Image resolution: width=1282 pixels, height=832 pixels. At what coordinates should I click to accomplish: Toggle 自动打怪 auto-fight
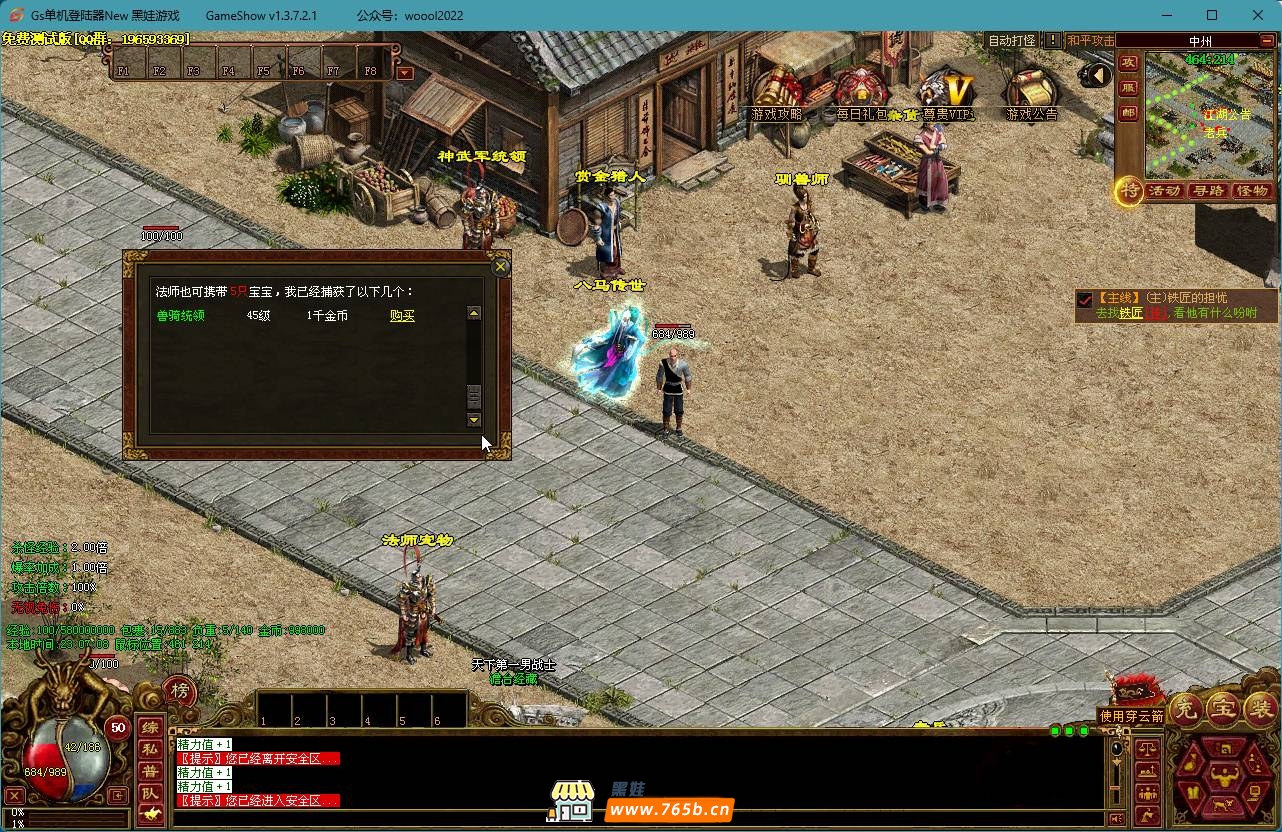tap(1012, 41)
